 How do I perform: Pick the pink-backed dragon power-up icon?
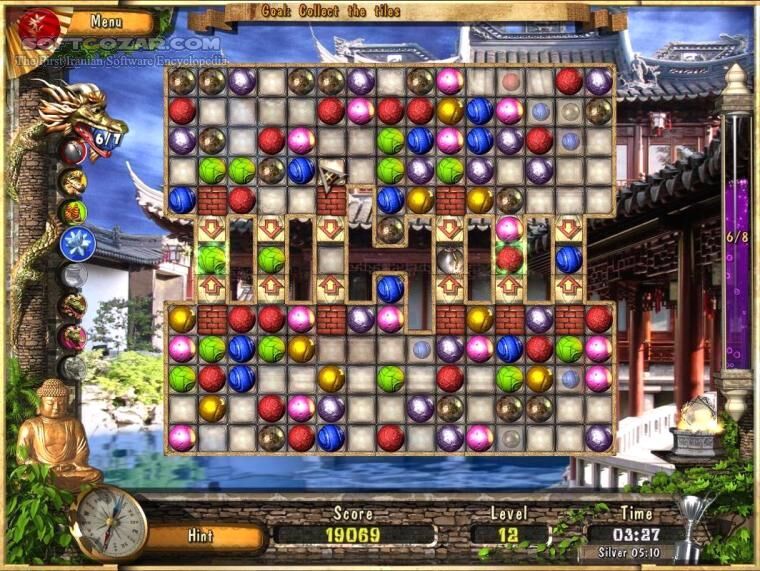[72, 337]
